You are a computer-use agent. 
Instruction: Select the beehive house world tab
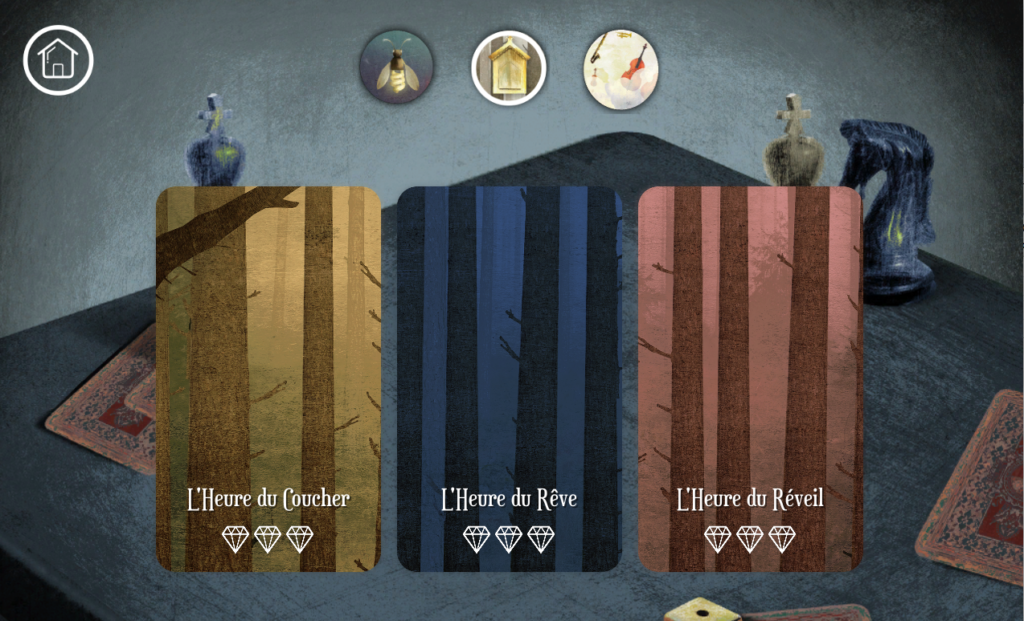509,67
